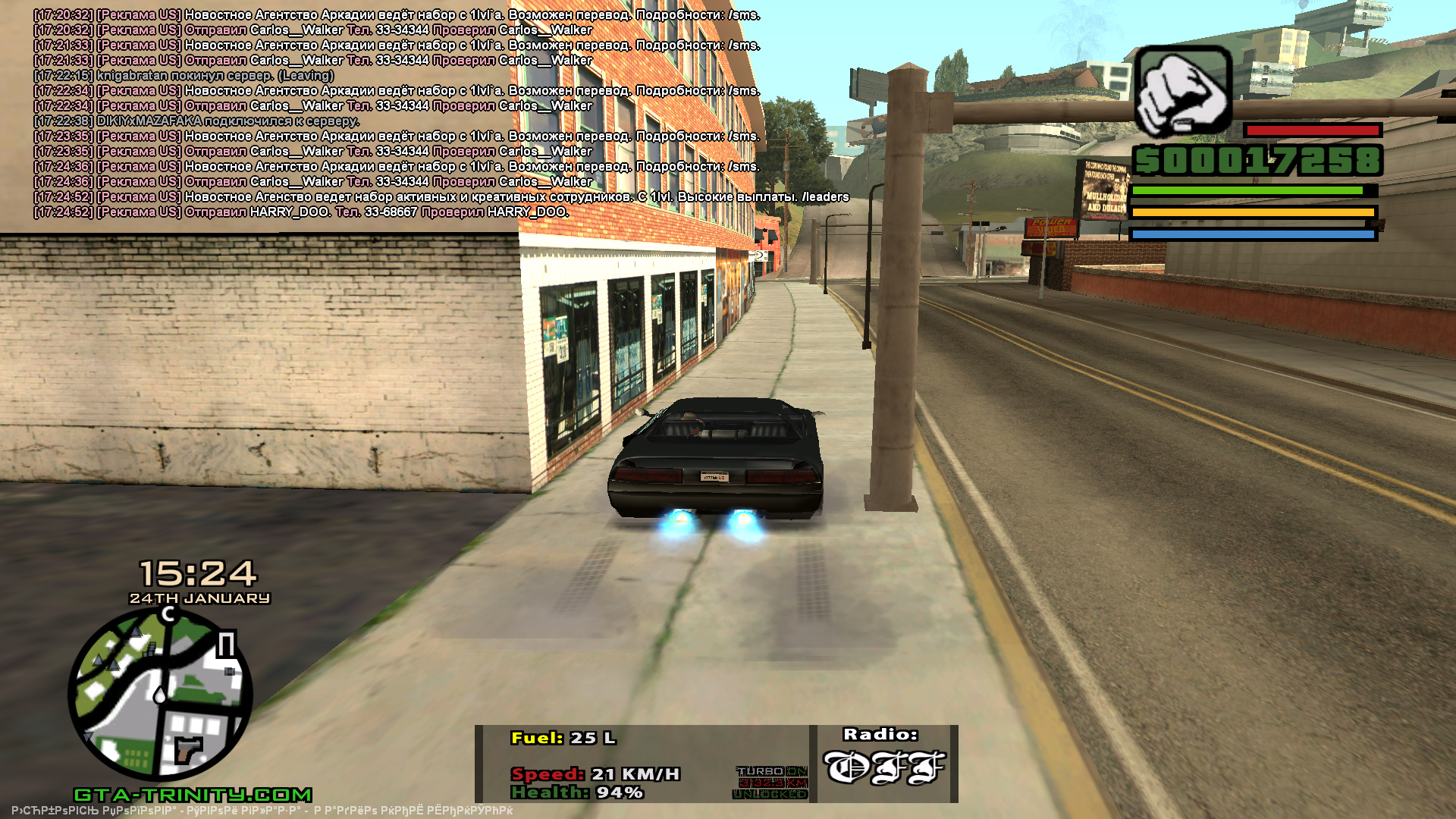1456x819 pixels.
Task: Select the HARRY_DOO advertisement chat line
Action: 301,212
